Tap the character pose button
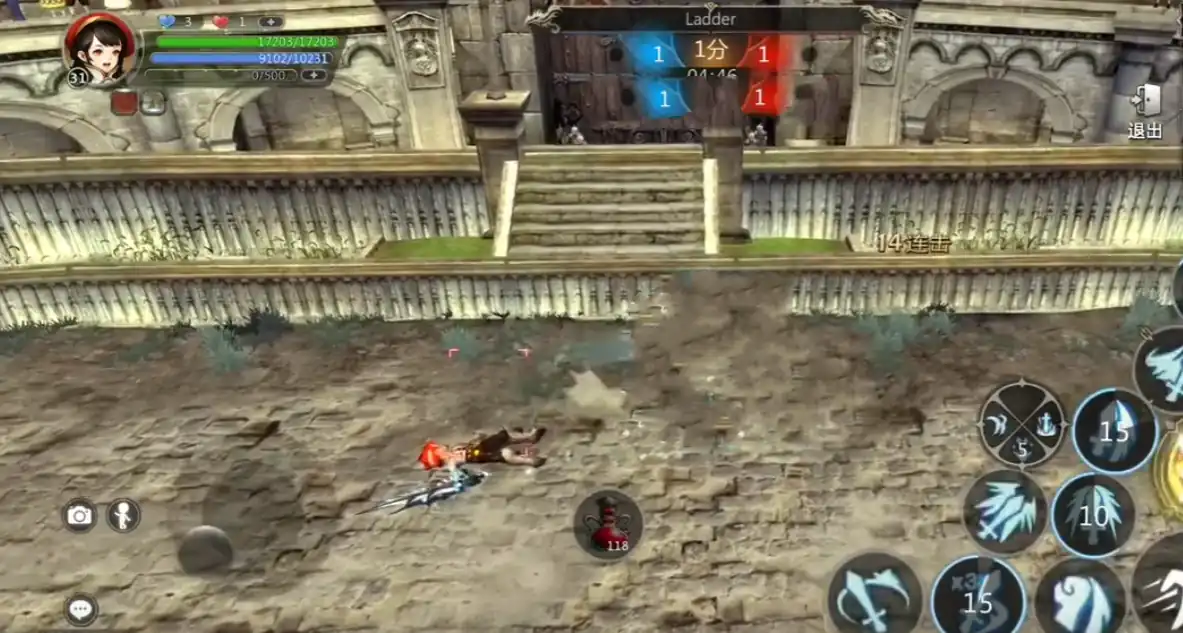This screenshot has height=633, width=1183. coord(123,515)
